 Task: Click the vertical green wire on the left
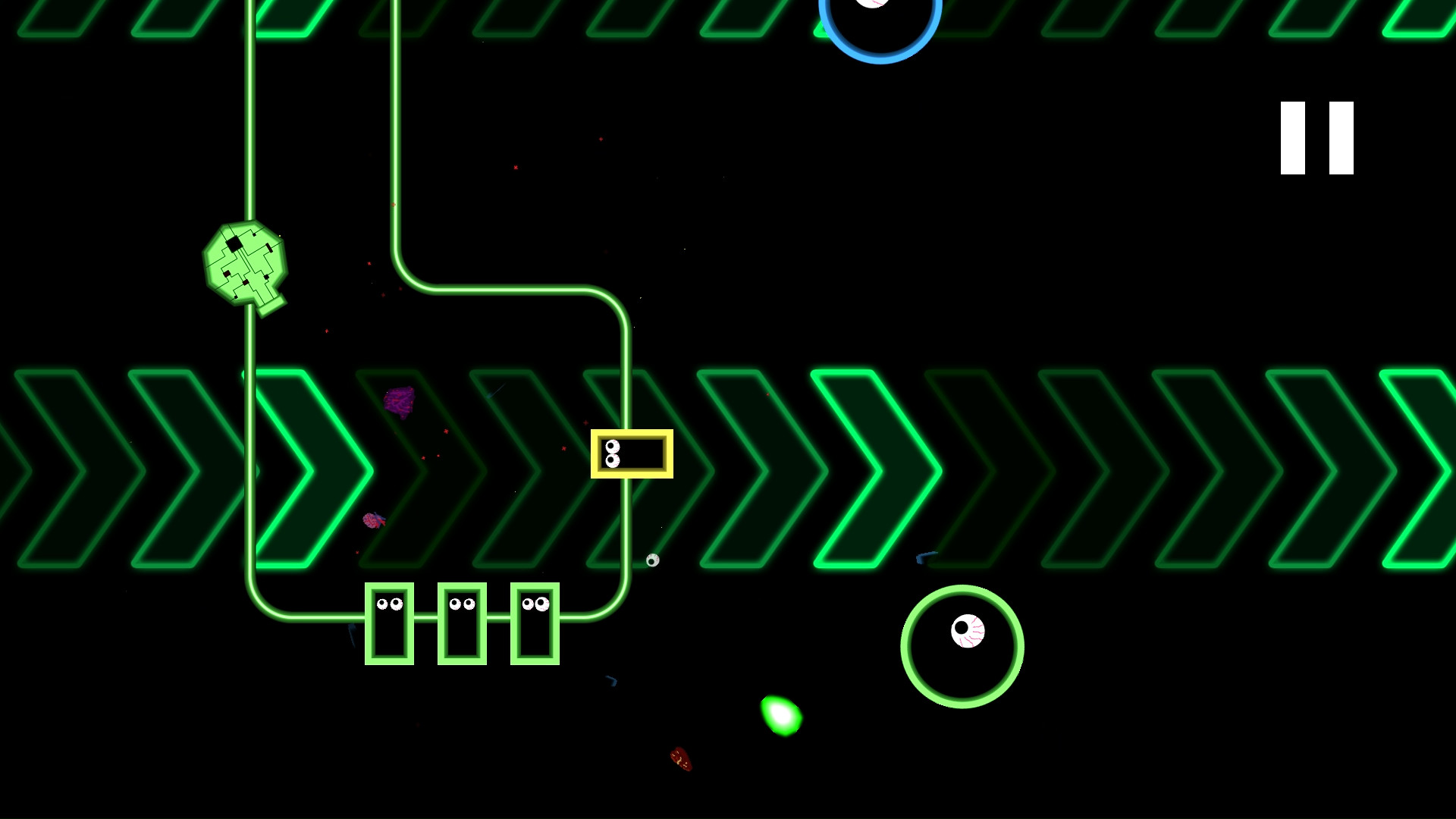(x=250, y=136)
